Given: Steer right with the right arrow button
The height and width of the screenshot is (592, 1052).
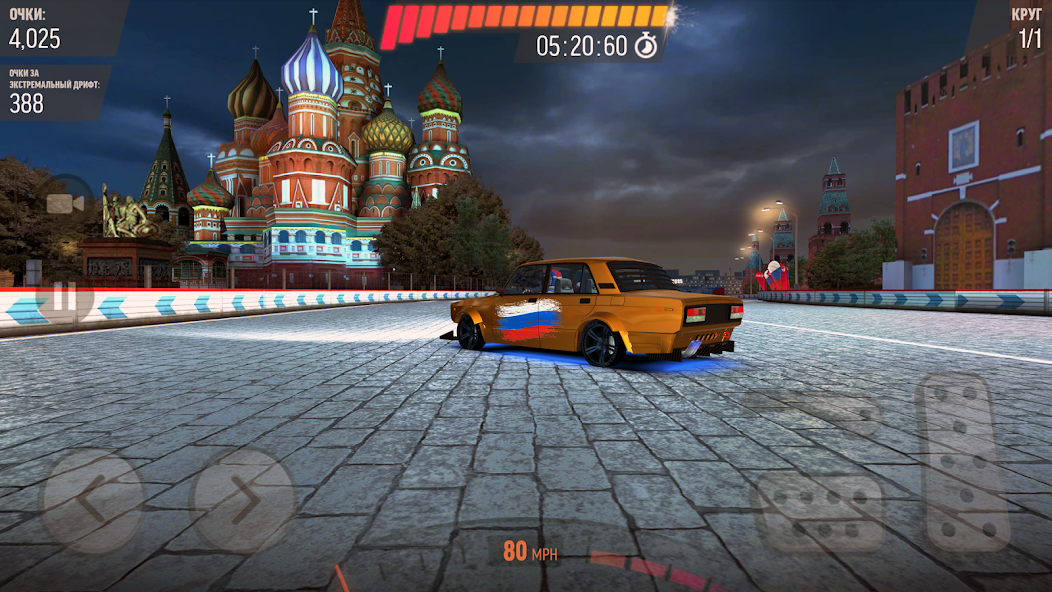Looking at the screenshot, I should tap(243, 501).
